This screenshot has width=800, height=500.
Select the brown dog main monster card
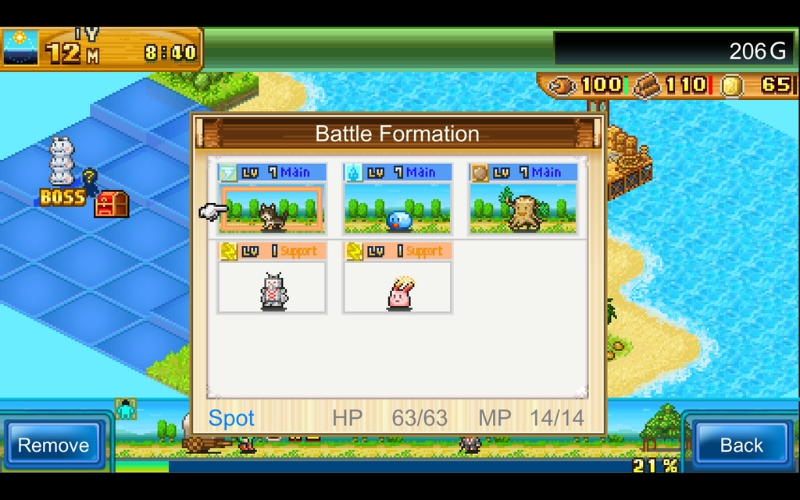[272, 200]
